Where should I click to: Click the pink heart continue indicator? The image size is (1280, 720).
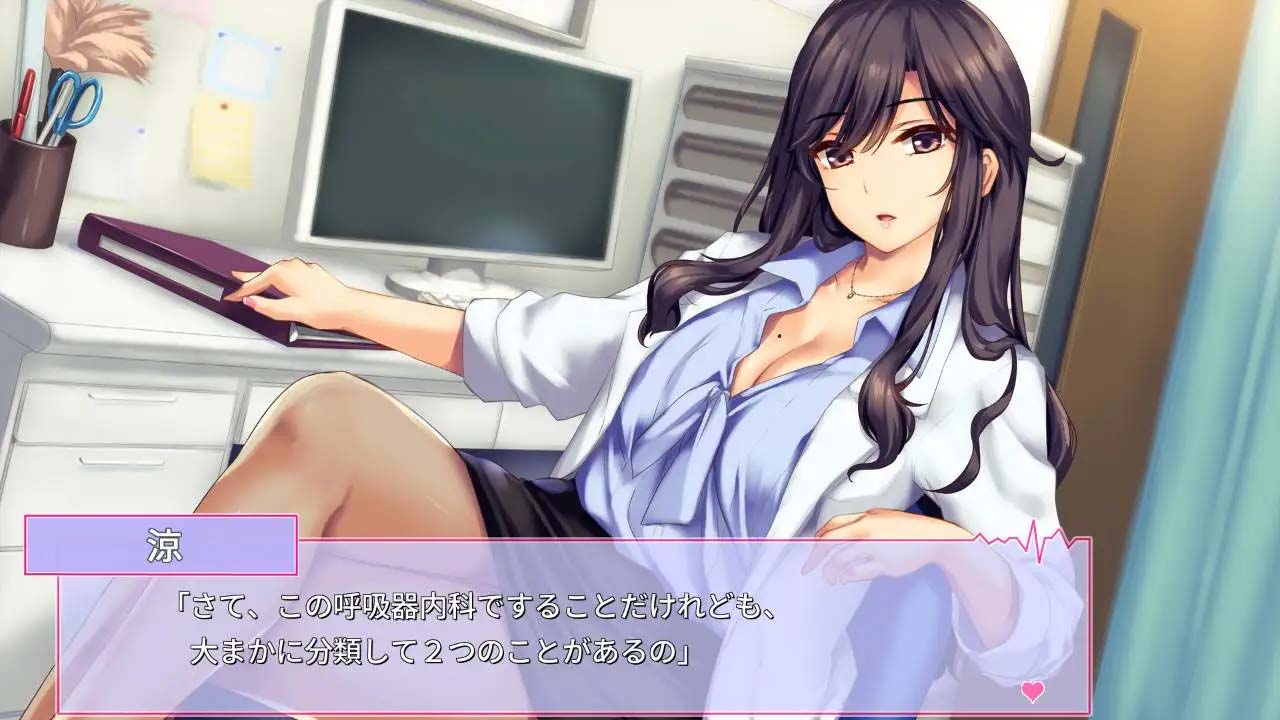(x=1032, y=690)
